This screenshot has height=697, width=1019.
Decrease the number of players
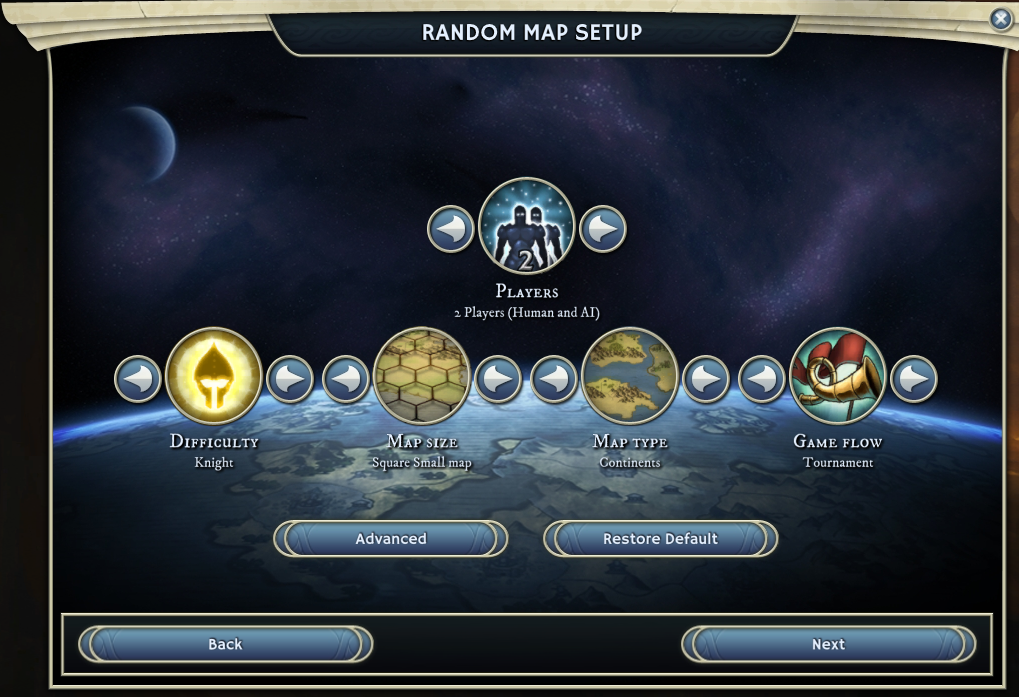point(451,229)
